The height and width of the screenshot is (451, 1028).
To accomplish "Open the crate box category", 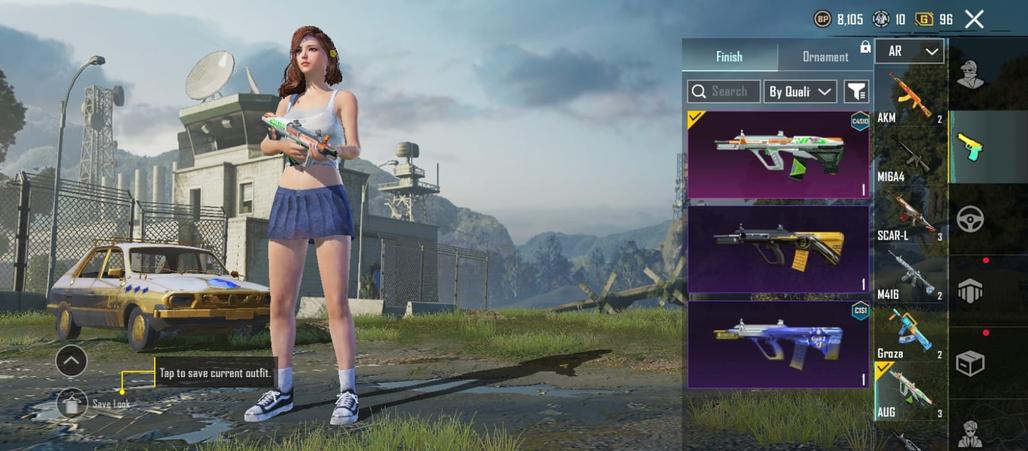I will coord(970,362).
